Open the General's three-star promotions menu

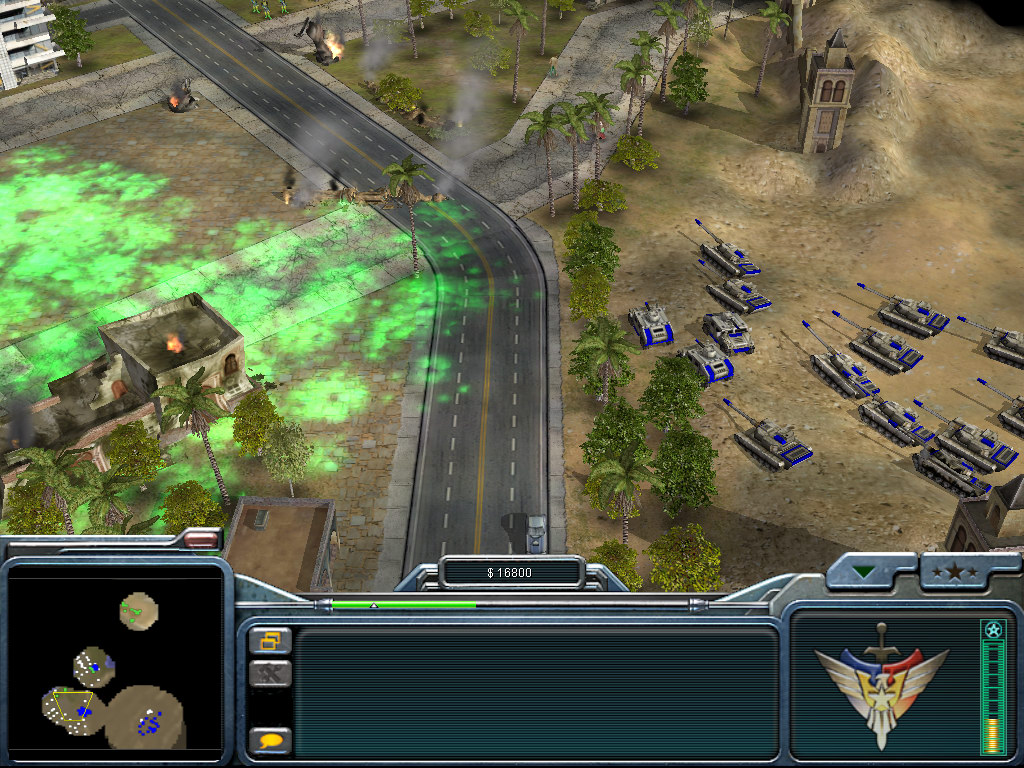pyautogui.click(x=961, y=573)
